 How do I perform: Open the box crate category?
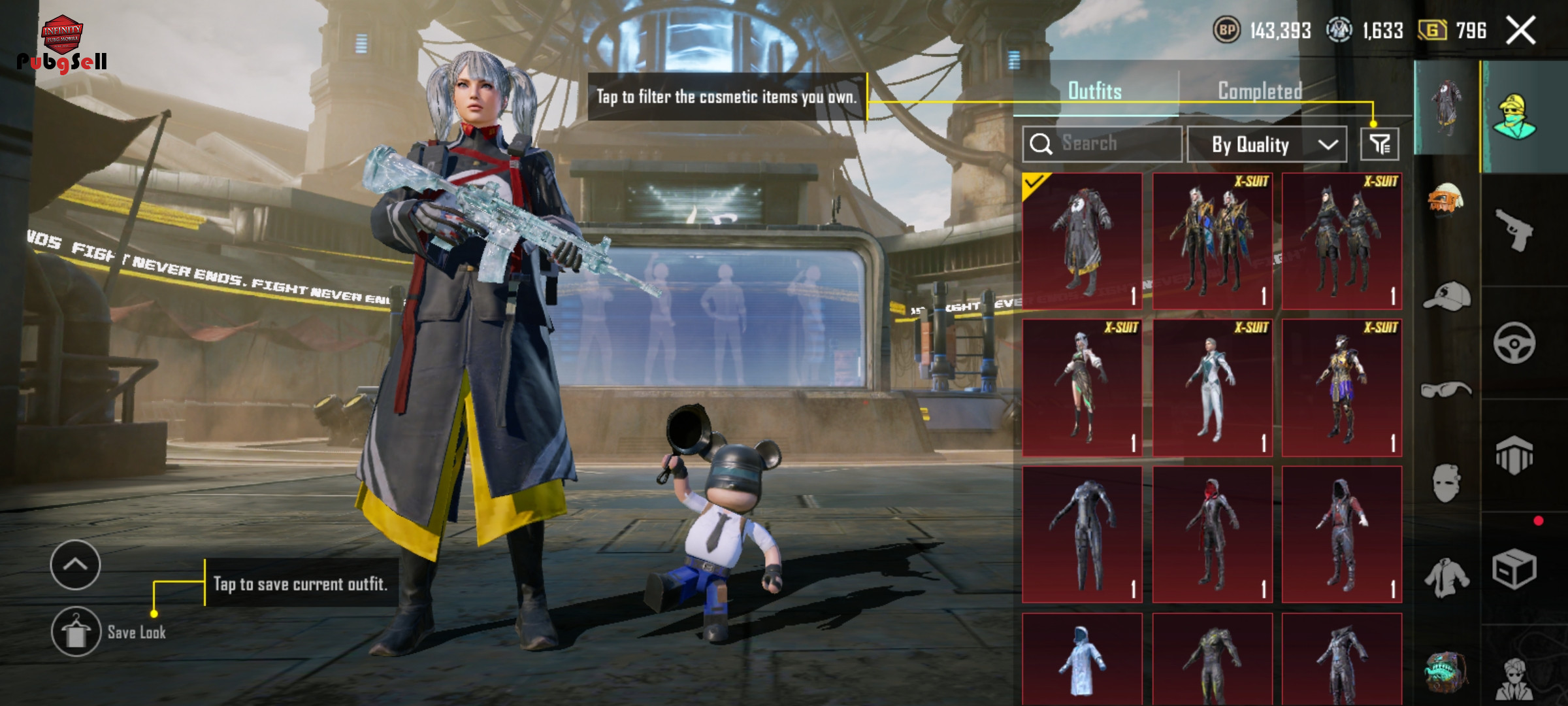[x=1514, y=569]
